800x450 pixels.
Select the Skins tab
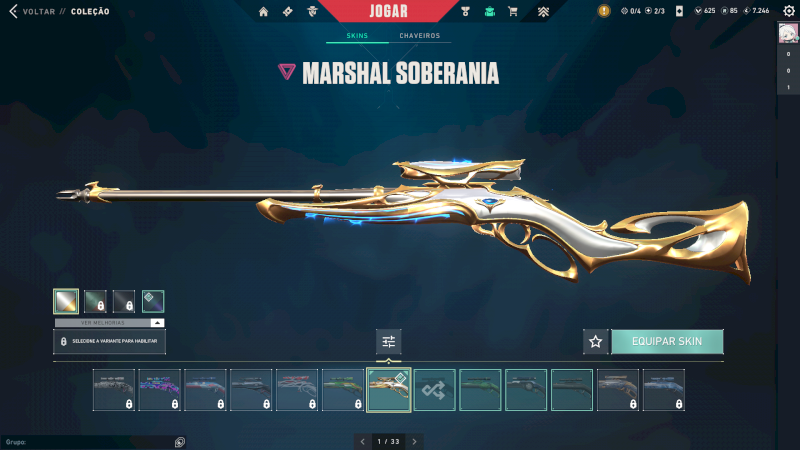click(x=357, y=36)
